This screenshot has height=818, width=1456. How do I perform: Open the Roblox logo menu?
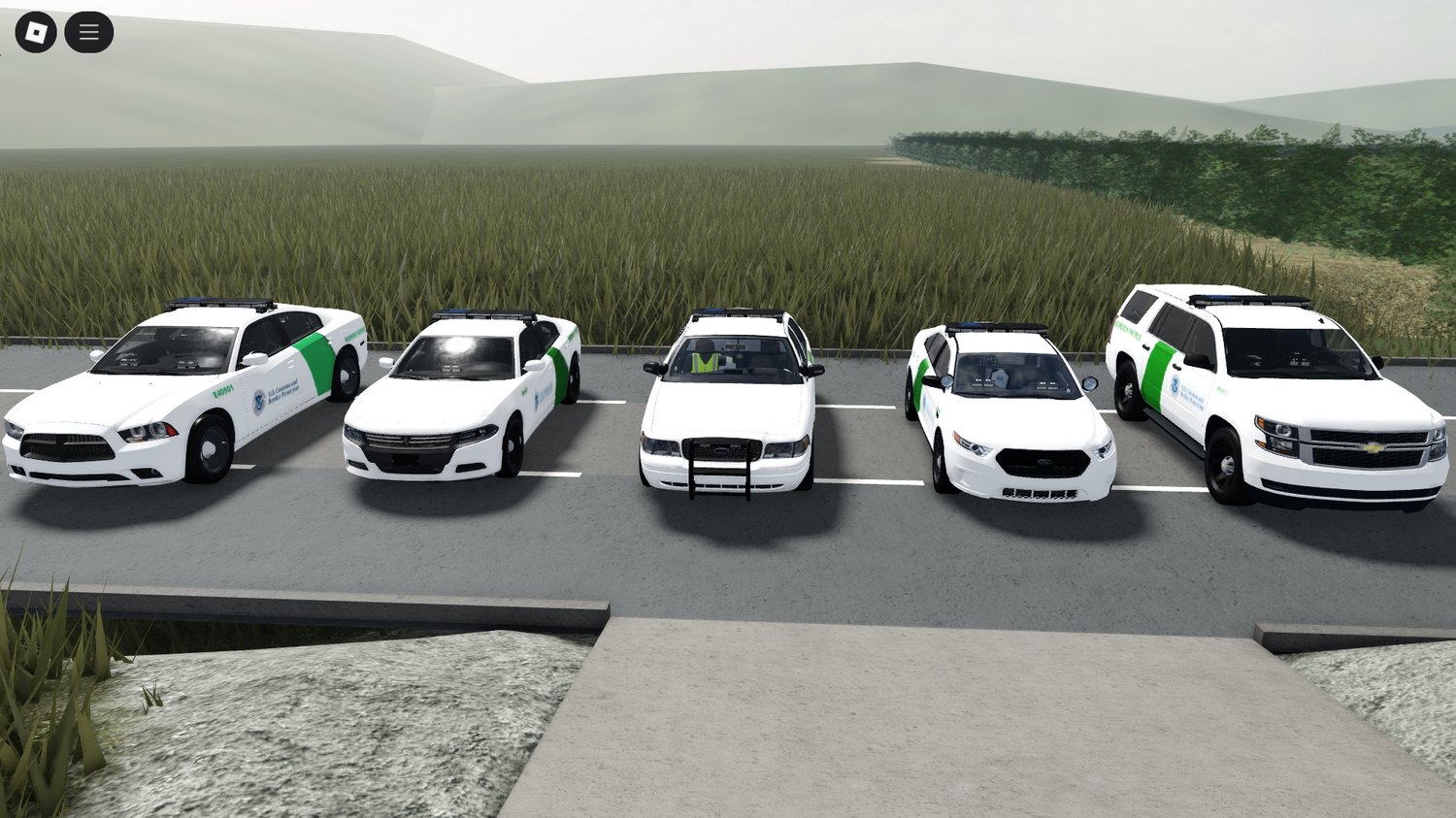pos(36,33)
